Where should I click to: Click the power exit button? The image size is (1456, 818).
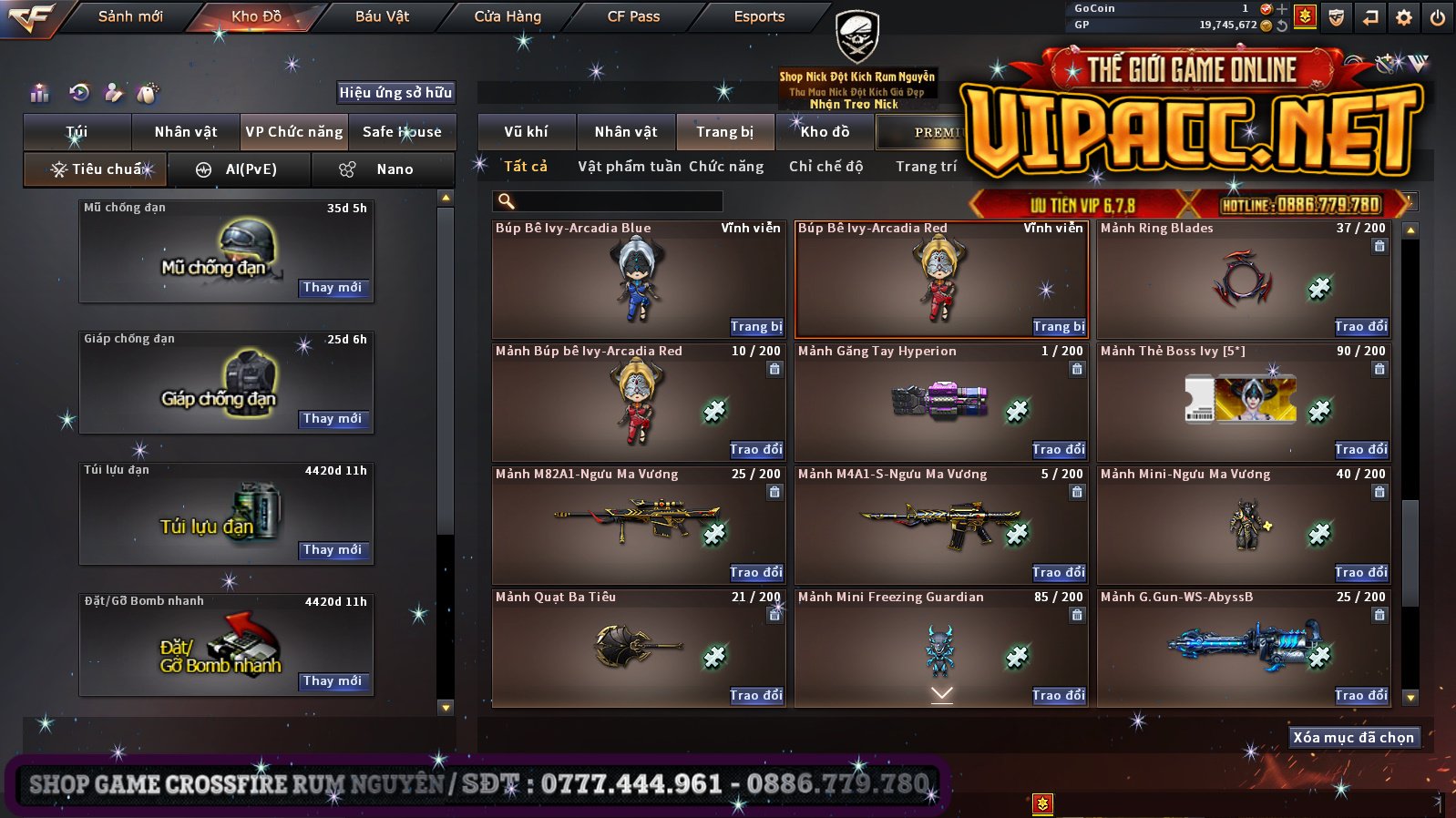click(x=1438, y=17)
